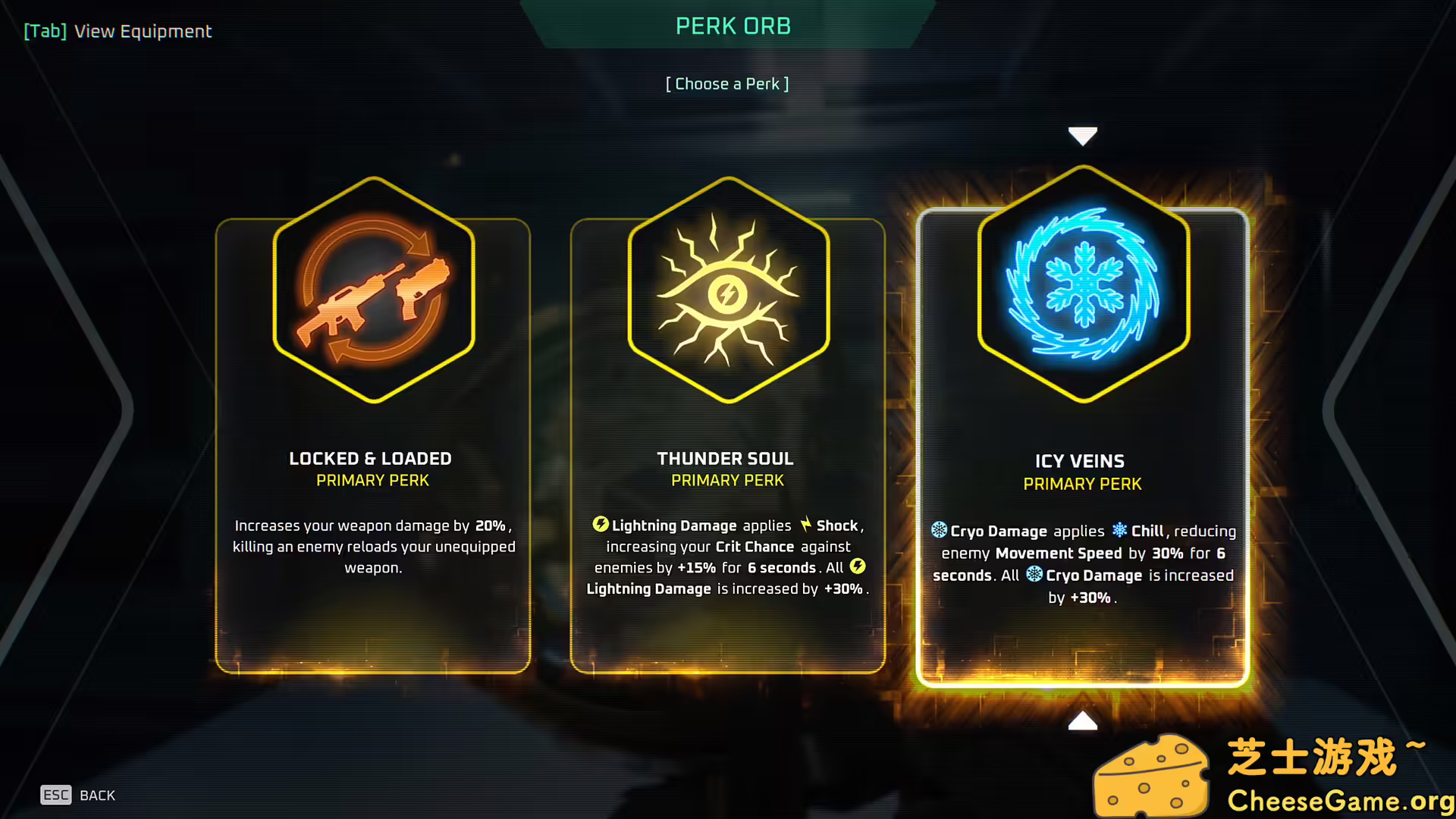This screenshot has width=1456, height=819.
Task: Open the Perk Orb header tab
Action: point(733,26)
